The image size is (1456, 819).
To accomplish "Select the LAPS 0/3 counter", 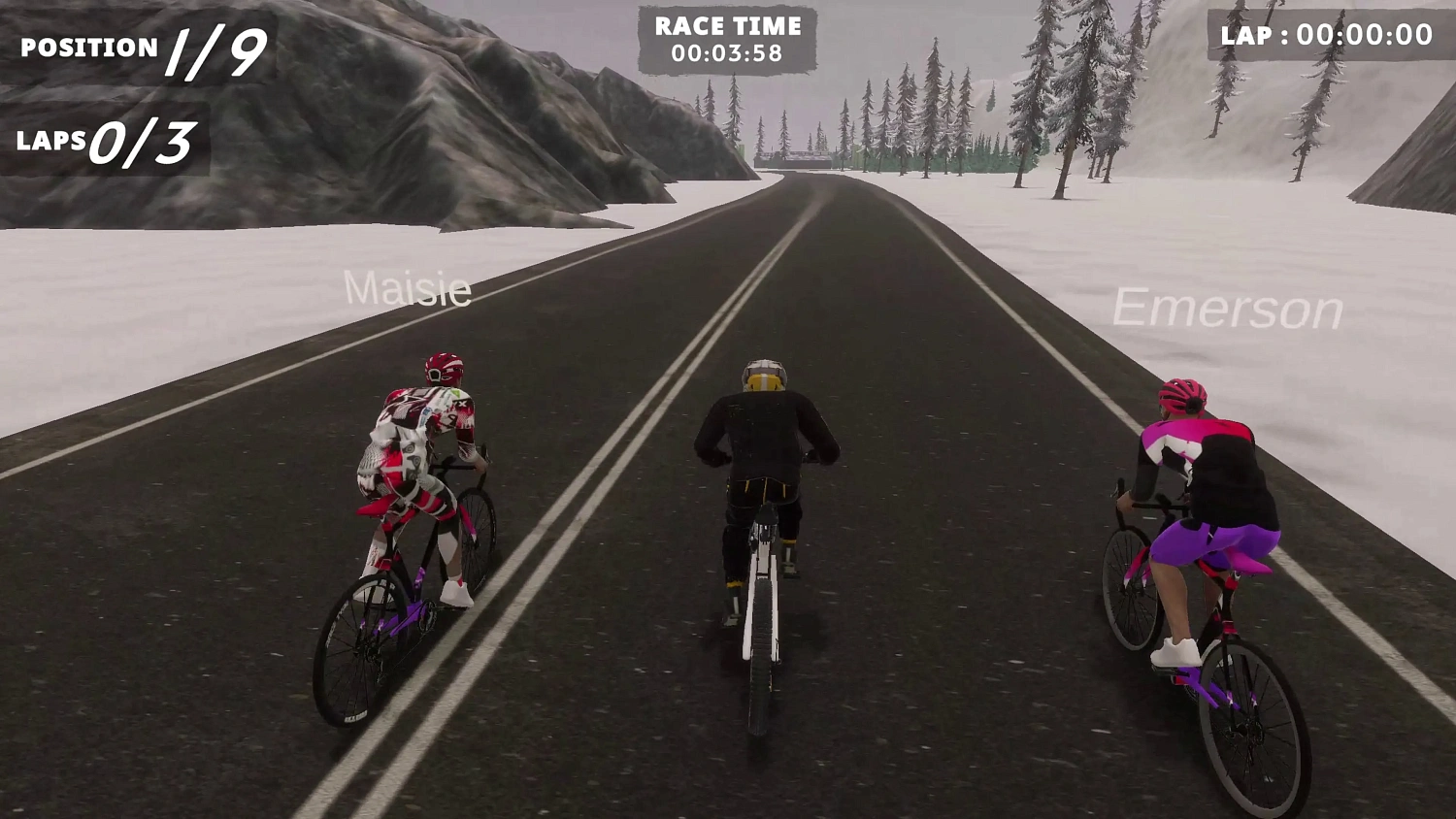I will [x=102, y=139].
